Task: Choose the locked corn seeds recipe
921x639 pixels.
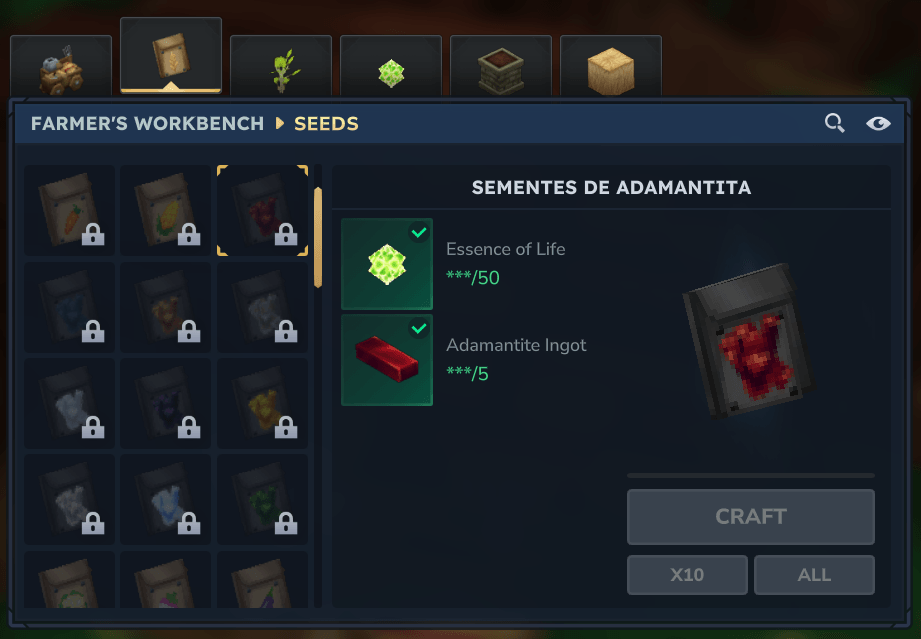Action: pyautogui.click(x=166, y=211)
